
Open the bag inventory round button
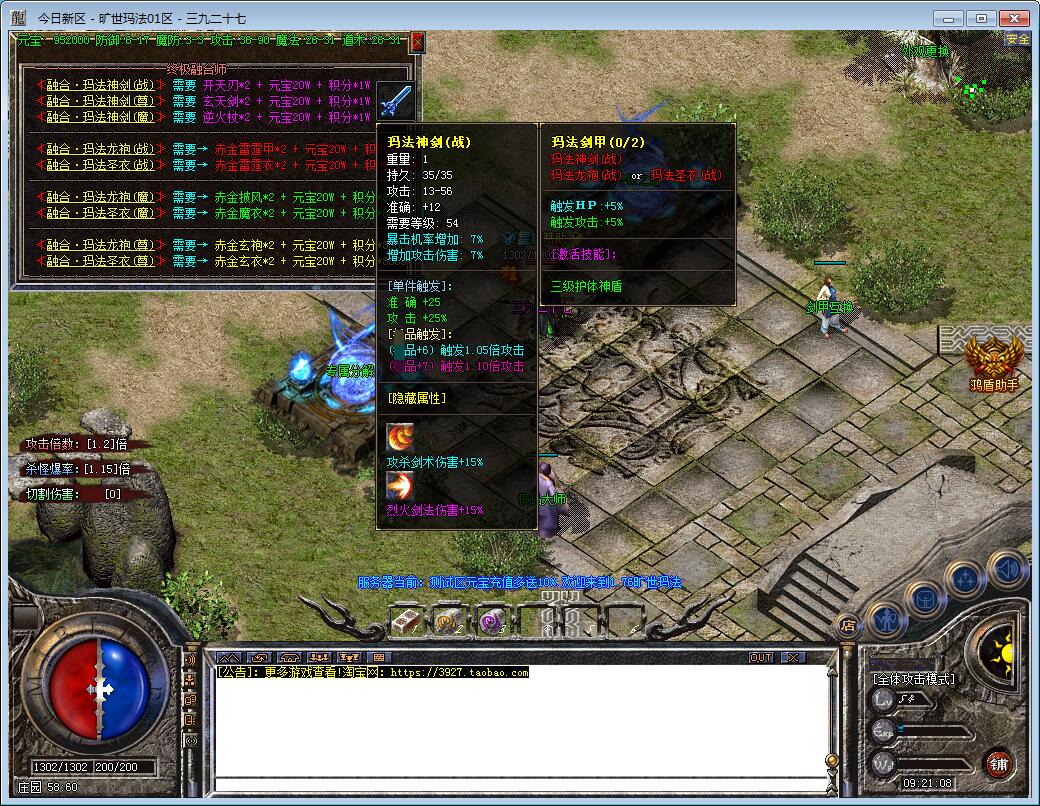(925, 599)
